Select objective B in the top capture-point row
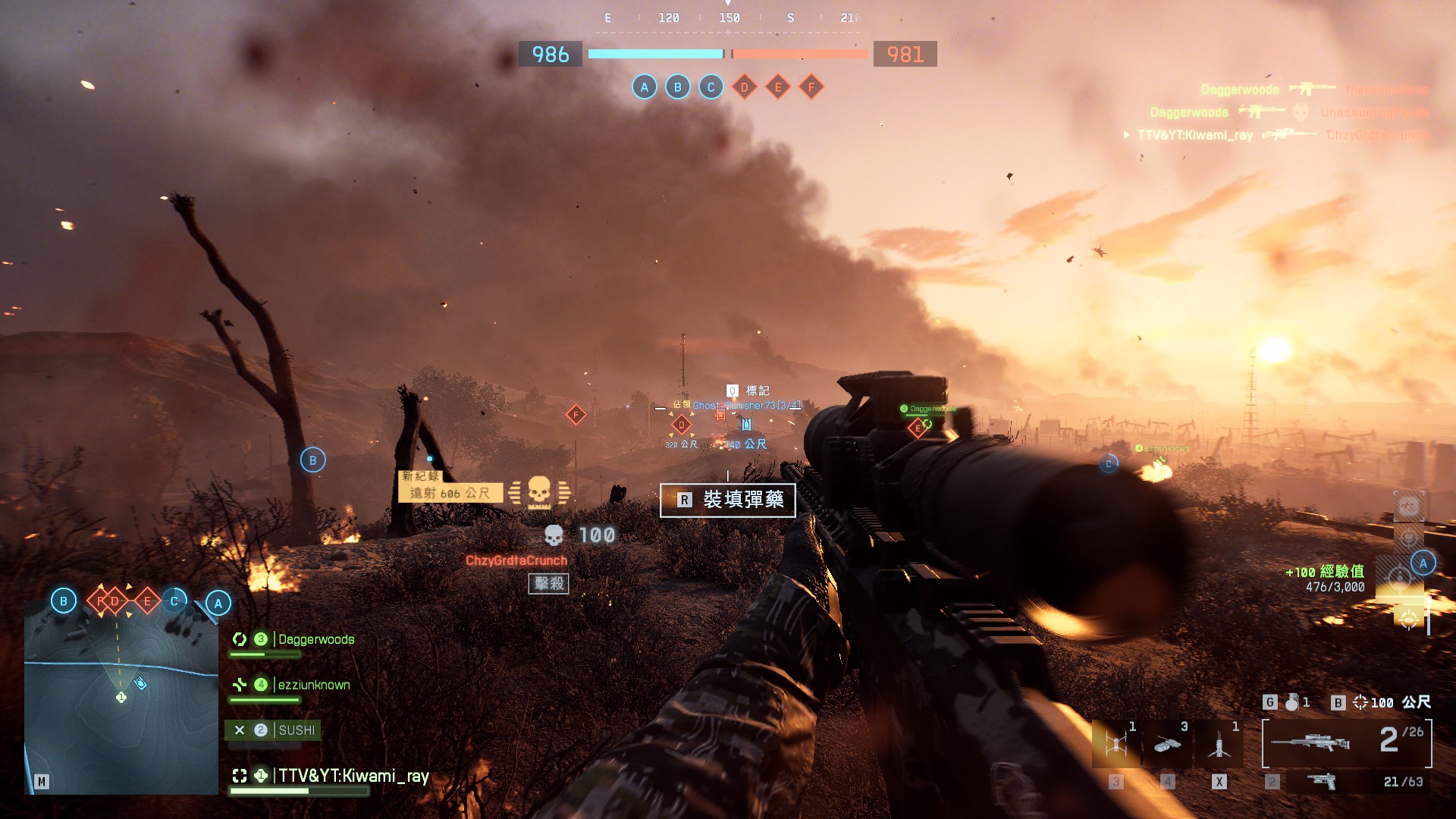1456x819 pixels. [677, 87]
